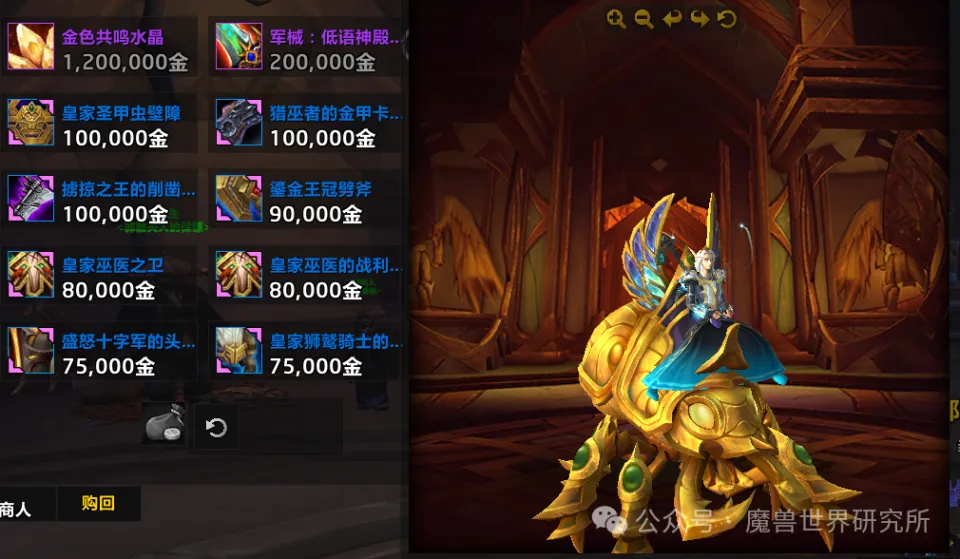Viewport: 960px width, 559px height.
Task: Choose the 军械：低语神殿 item for 200,000 gold
Action: pos(239,46)
